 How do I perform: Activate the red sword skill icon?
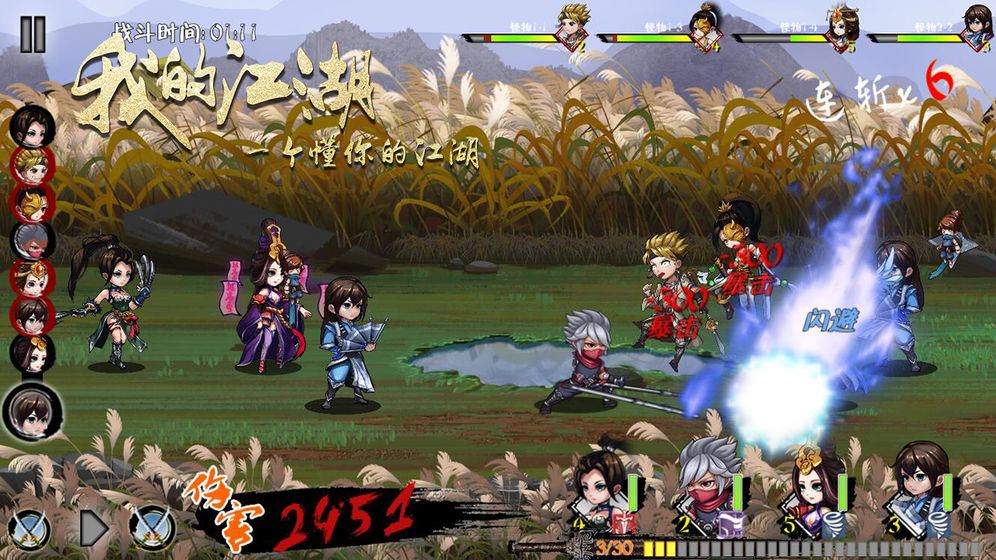point(627,522)
